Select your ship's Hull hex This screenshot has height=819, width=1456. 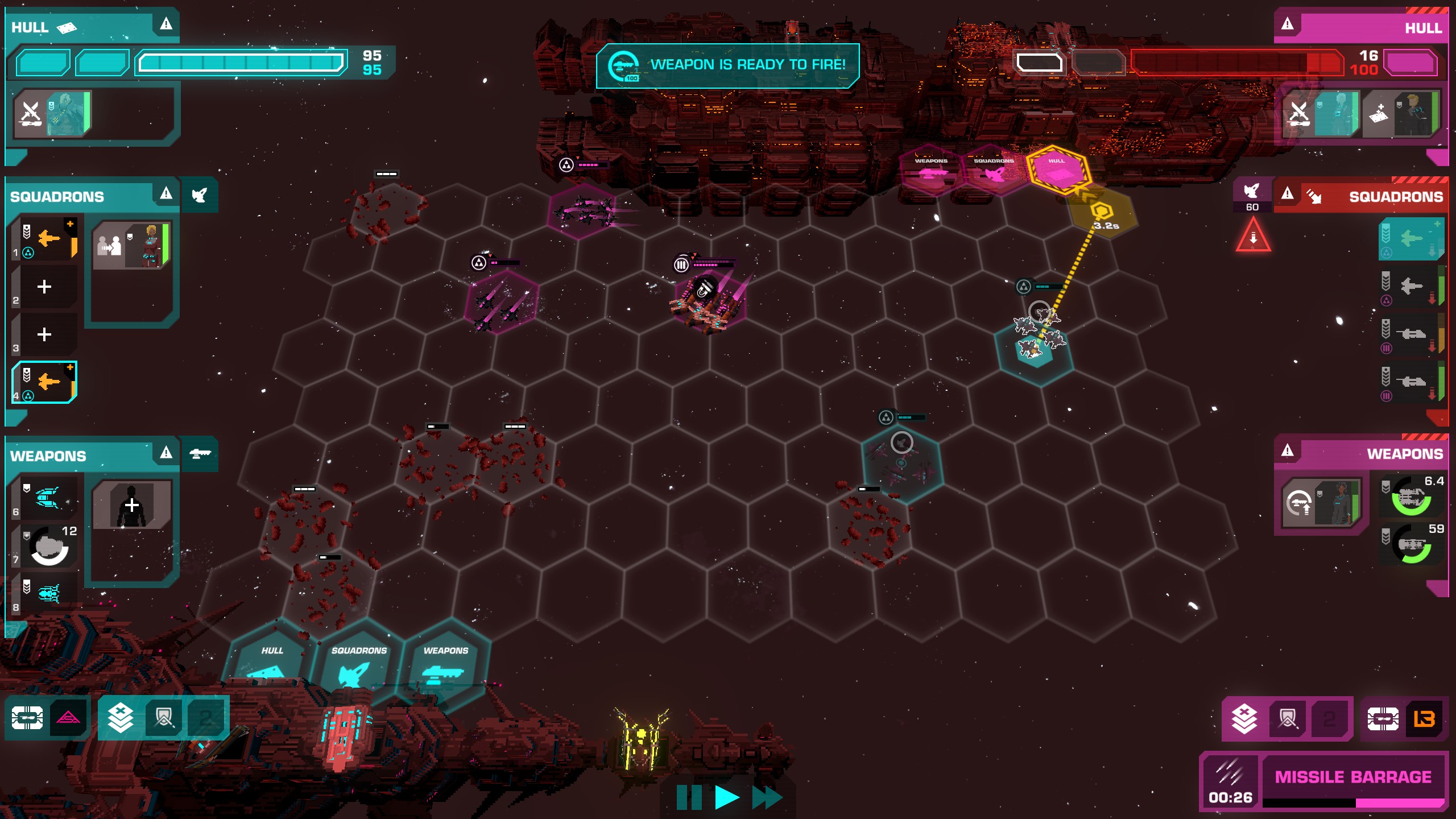click(x=271, y=663)
